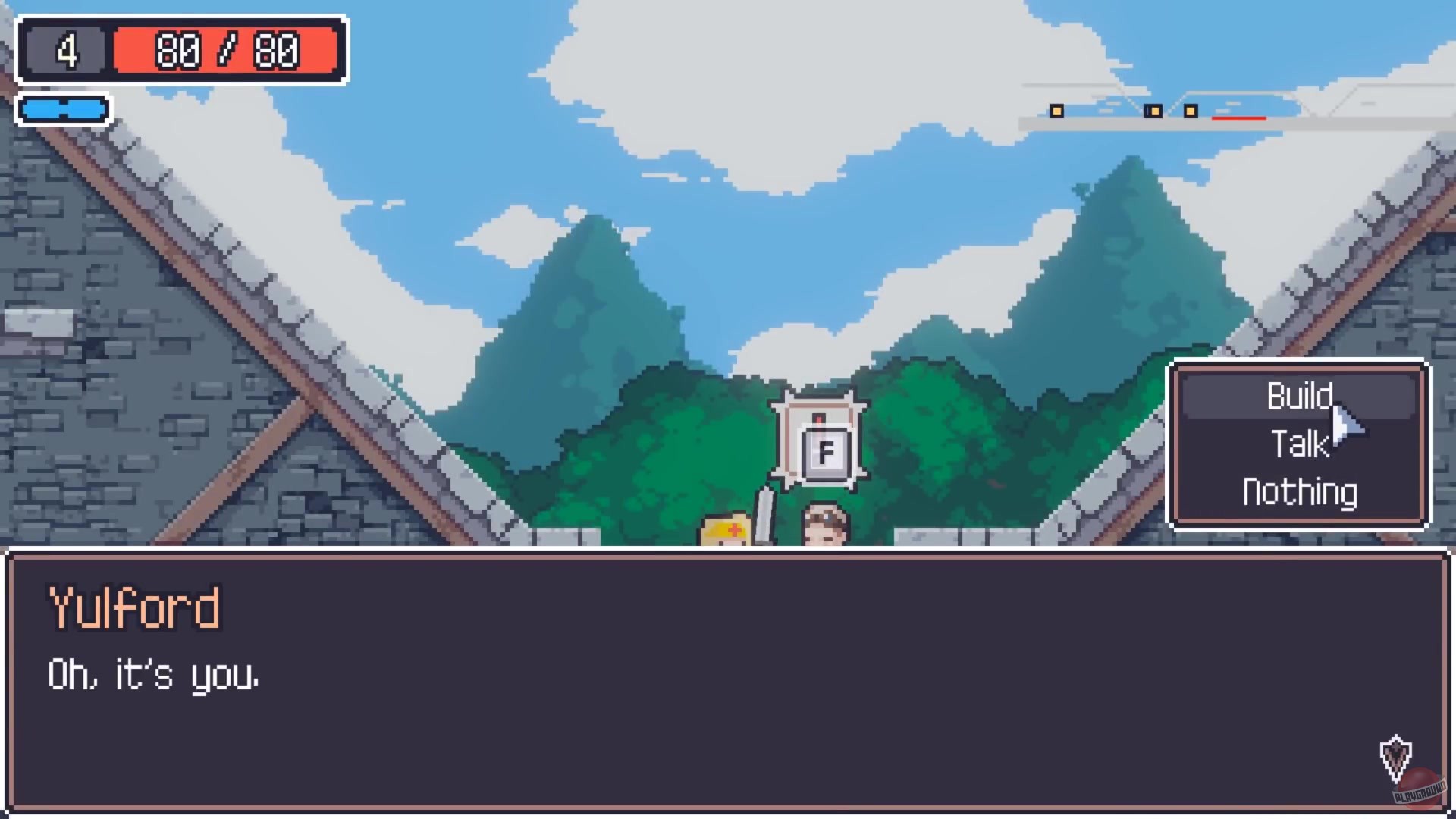Select the rightmost yellow marker on the minimap
1456x819 pixels.
pos(1191,111)
